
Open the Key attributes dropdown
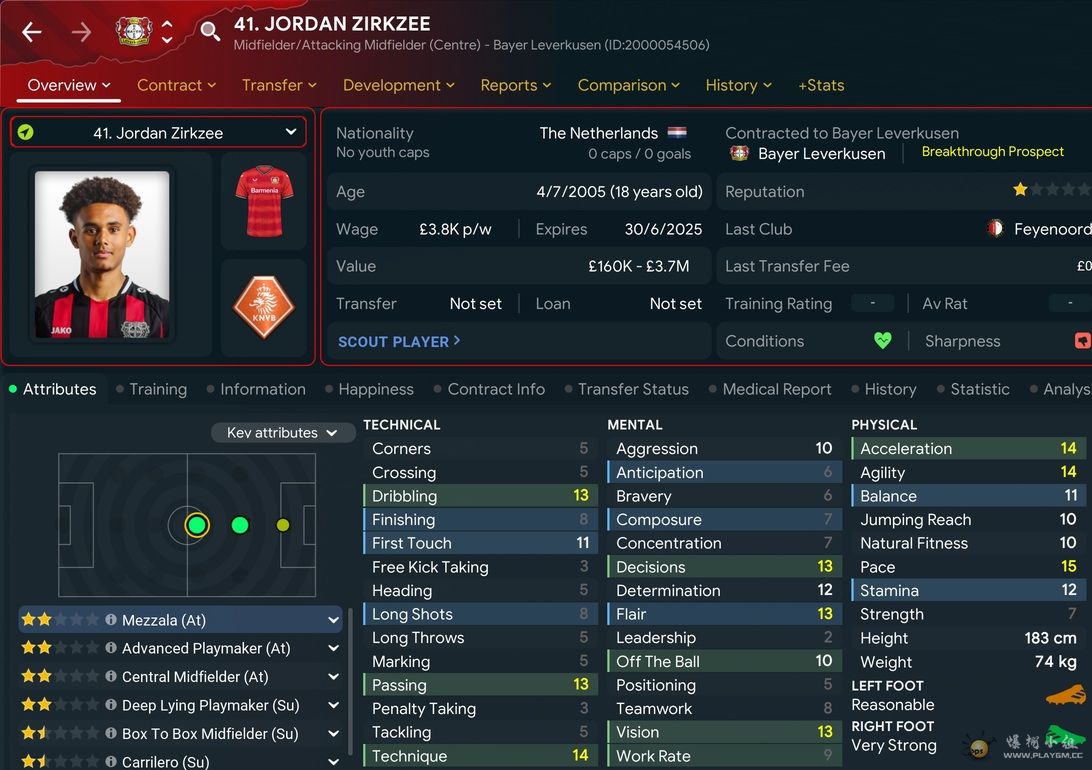coord(283,432)
